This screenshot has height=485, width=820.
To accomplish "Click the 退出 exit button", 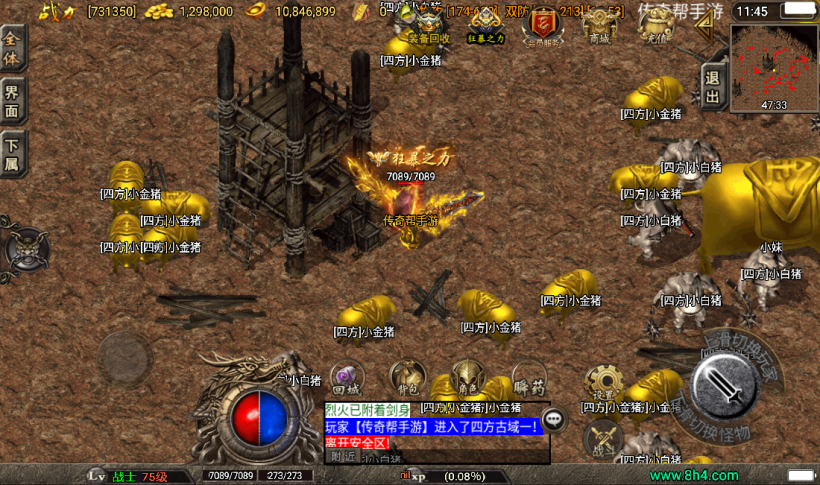I will tap(712, 87).
